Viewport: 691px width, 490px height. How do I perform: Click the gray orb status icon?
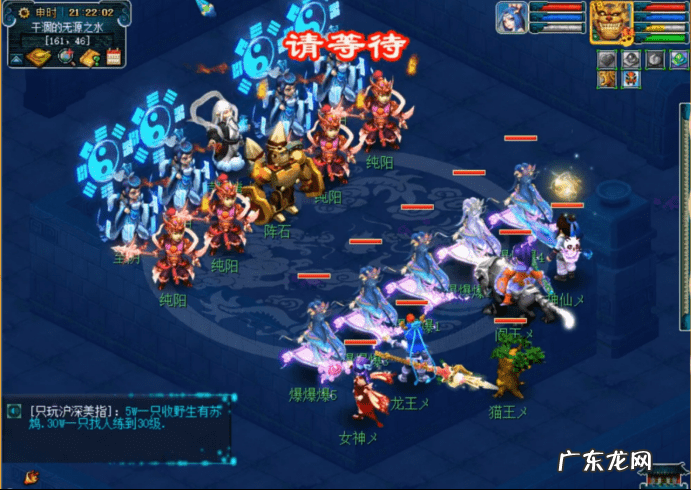click(x=628, y=59)
